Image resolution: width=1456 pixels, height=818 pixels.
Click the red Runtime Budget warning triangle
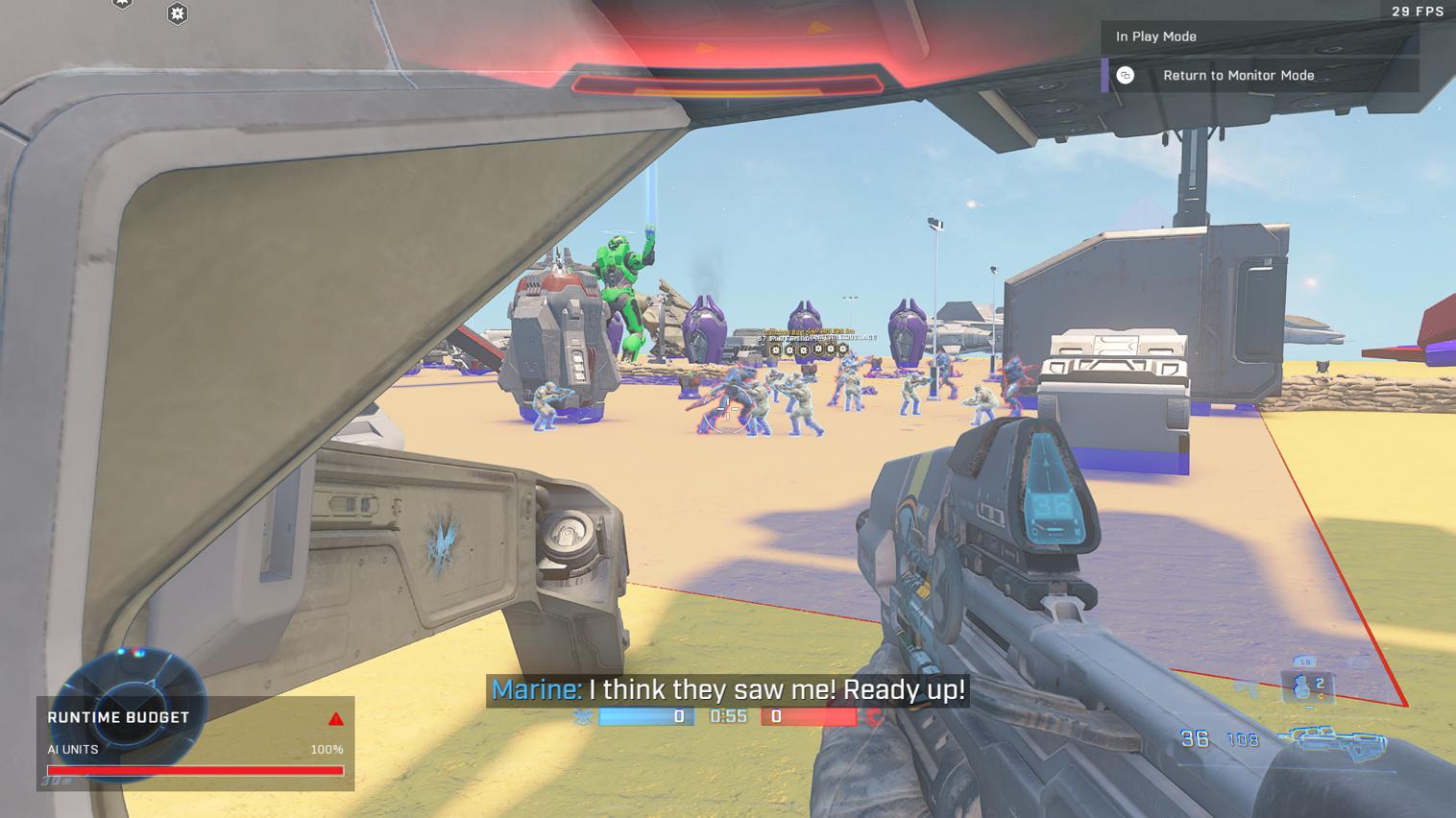[x=335, y=719]
